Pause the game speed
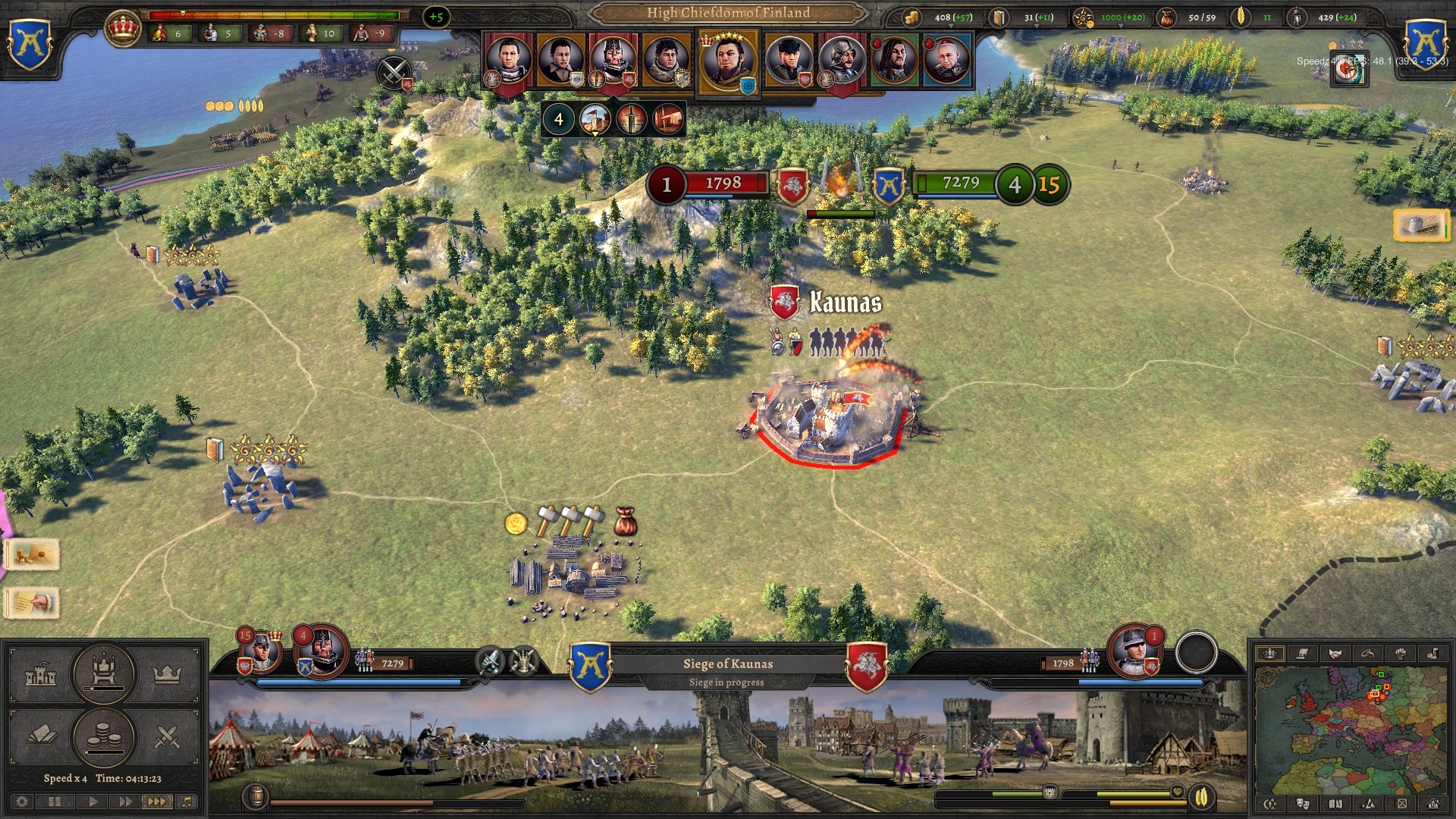This screenshot has width=1456, height=819. point(55,802)
